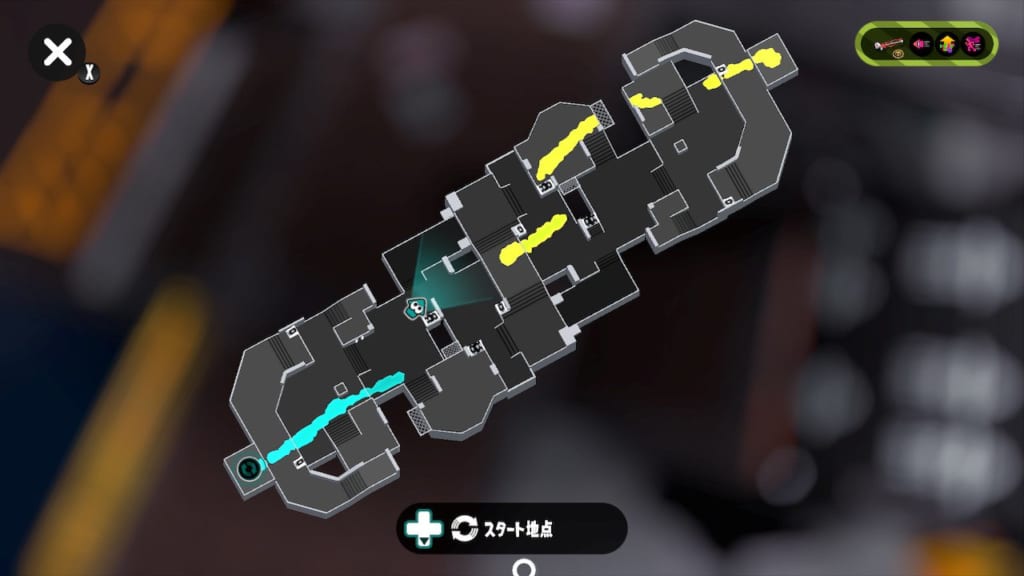Inspect the pink figure gear ability icon
Image resolution: width=1024 pixels, height=576 pixels.
tap(973, 44)
